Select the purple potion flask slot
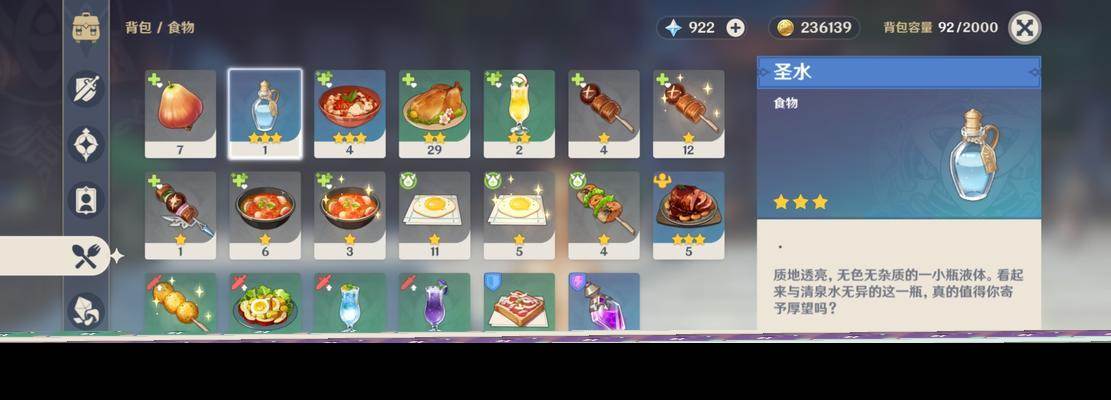1111x400 pixels. [604, 302]
